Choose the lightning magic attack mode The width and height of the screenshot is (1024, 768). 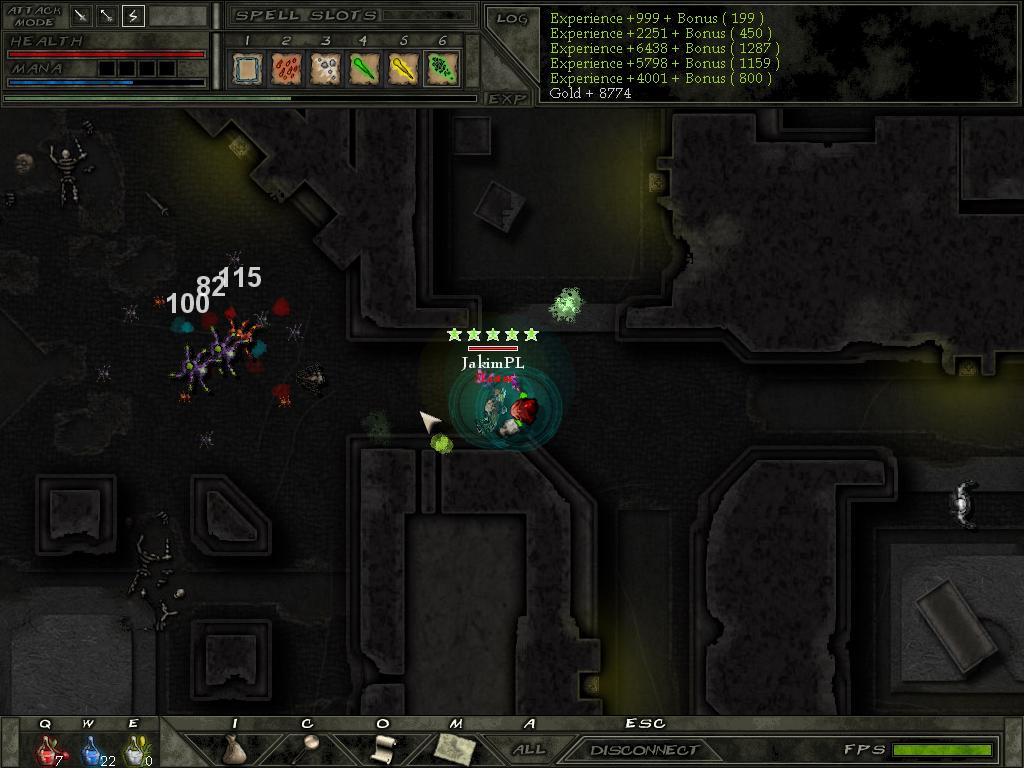coord(133,16)
